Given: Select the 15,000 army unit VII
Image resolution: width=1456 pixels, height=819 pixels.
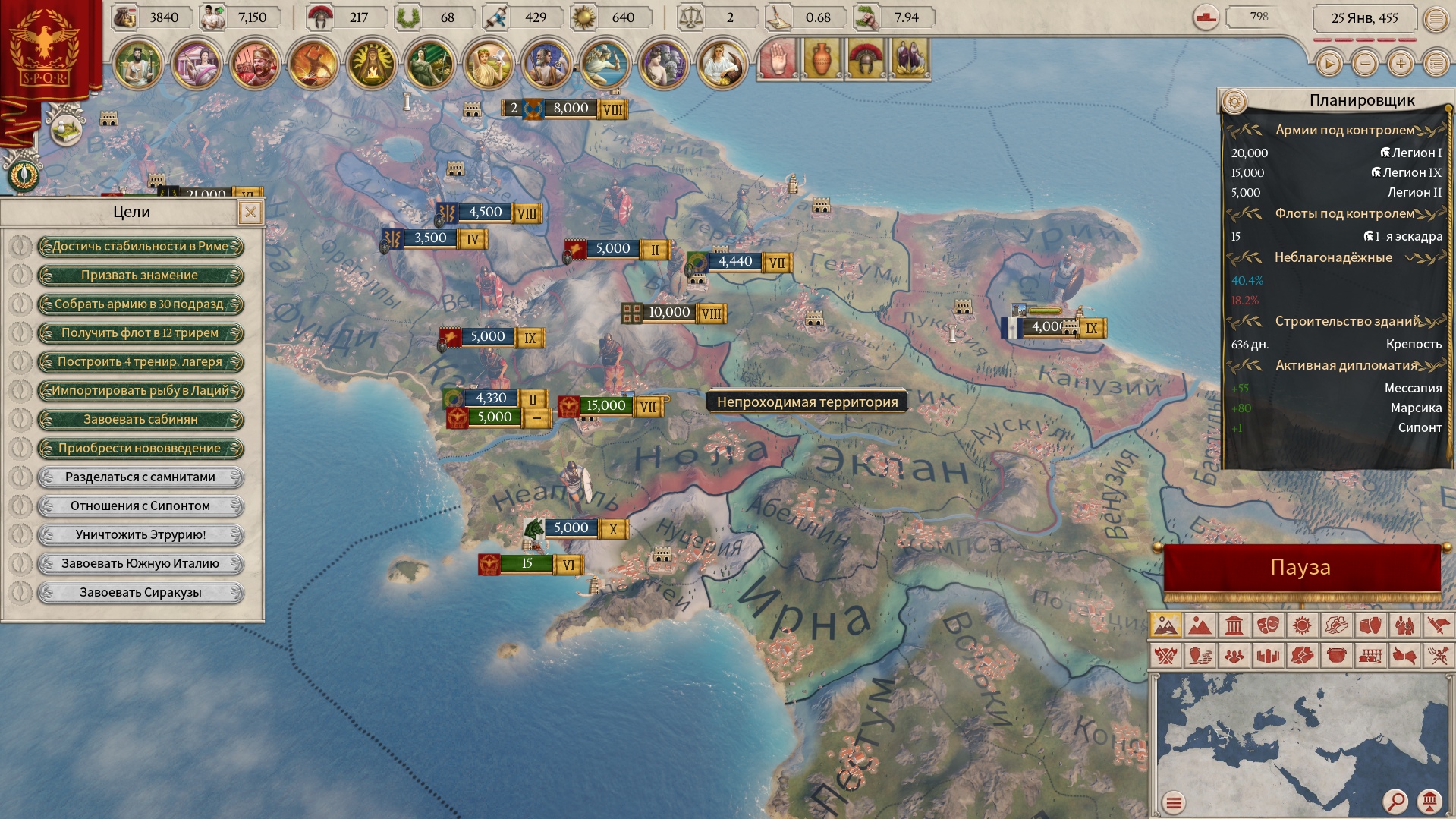Looking at the screenshot, I should 606,406.
